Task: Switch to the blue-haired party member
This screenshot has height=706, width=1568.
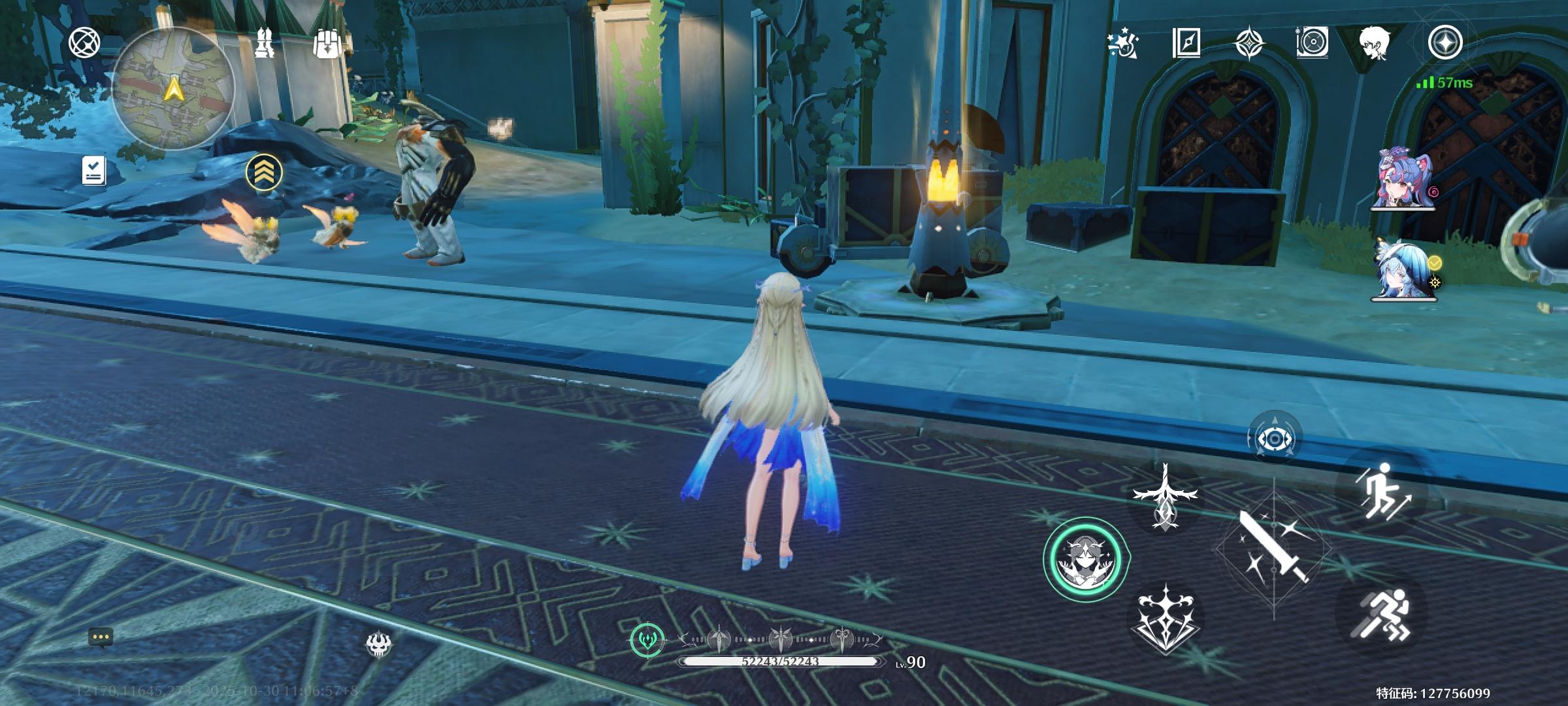Action: 1403,271
